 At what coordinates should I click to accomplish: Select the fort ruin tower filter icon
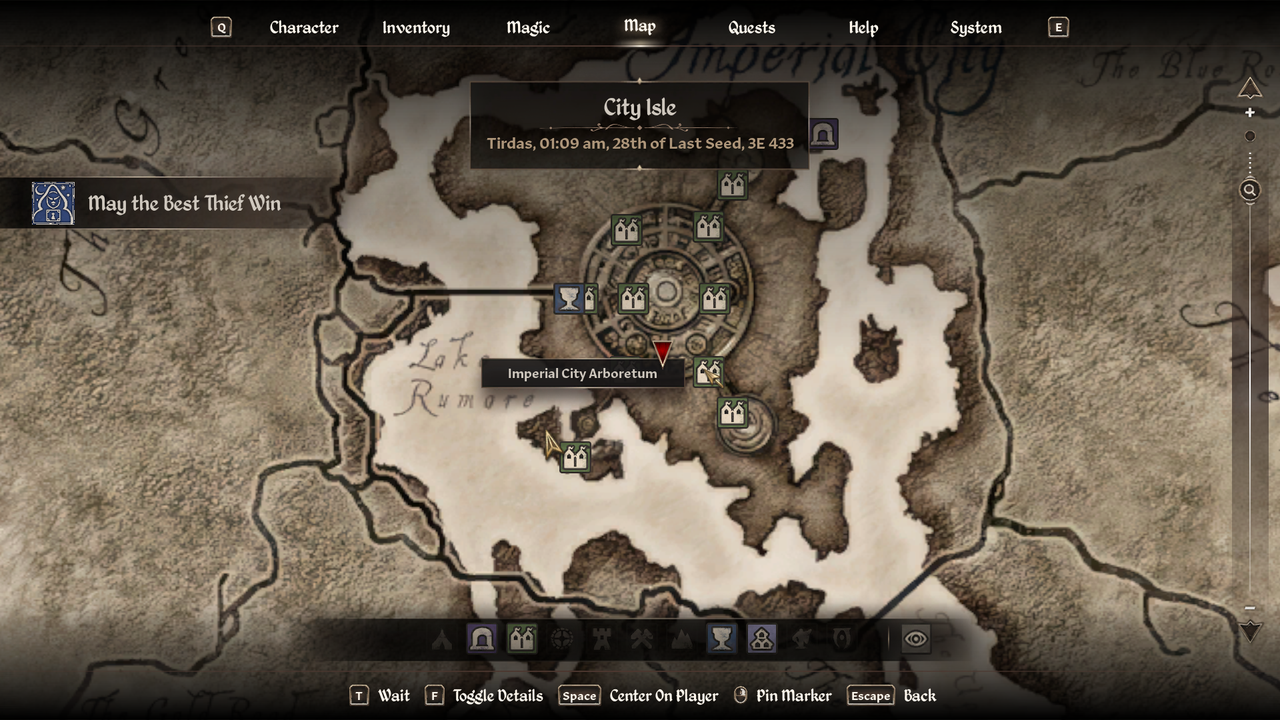pos(601,640)
